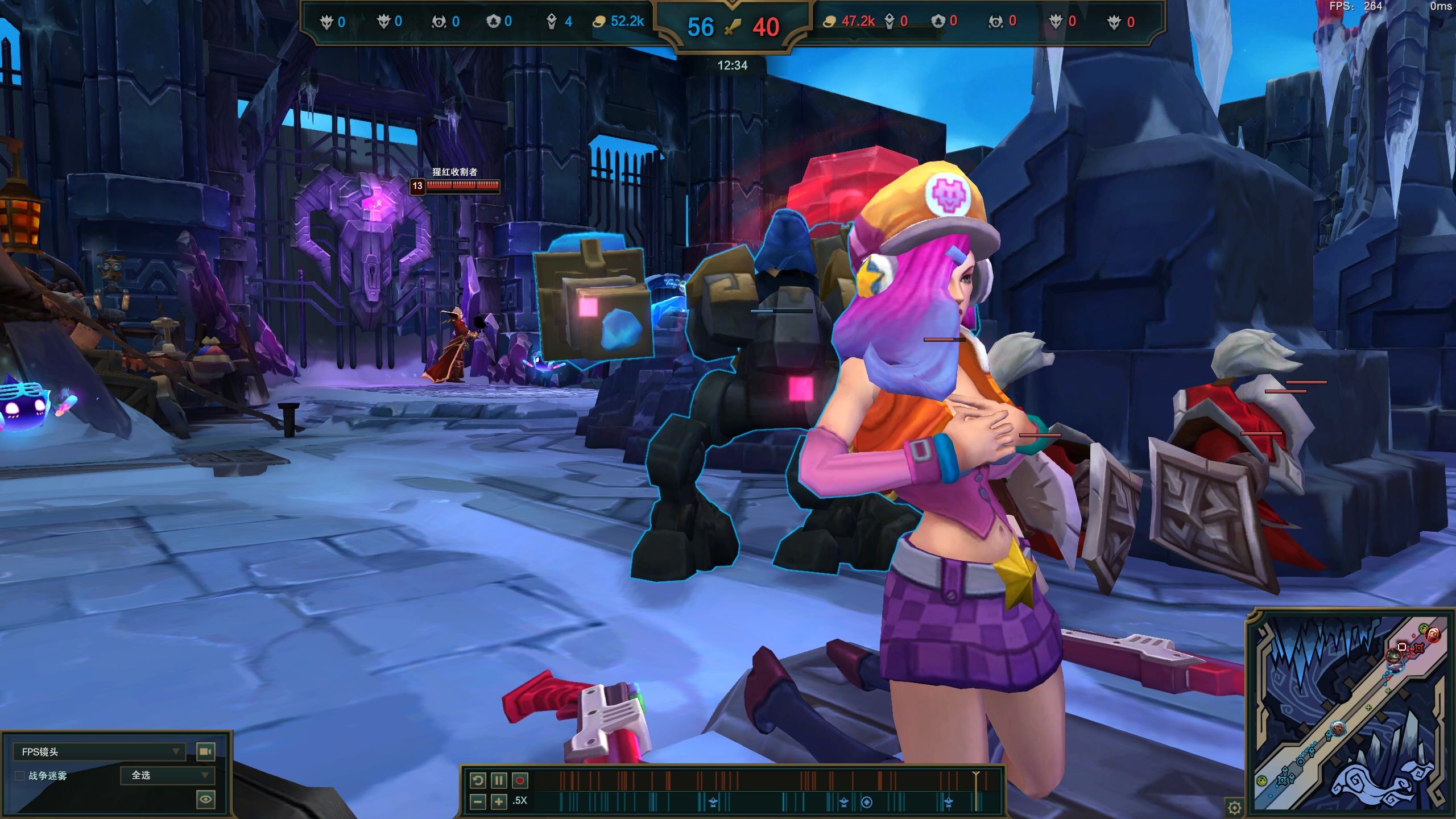Rewind the replay with the circular arrow
Image resolution: width=1456 pixels, height=819 pixels.
(x=478, y=780)
